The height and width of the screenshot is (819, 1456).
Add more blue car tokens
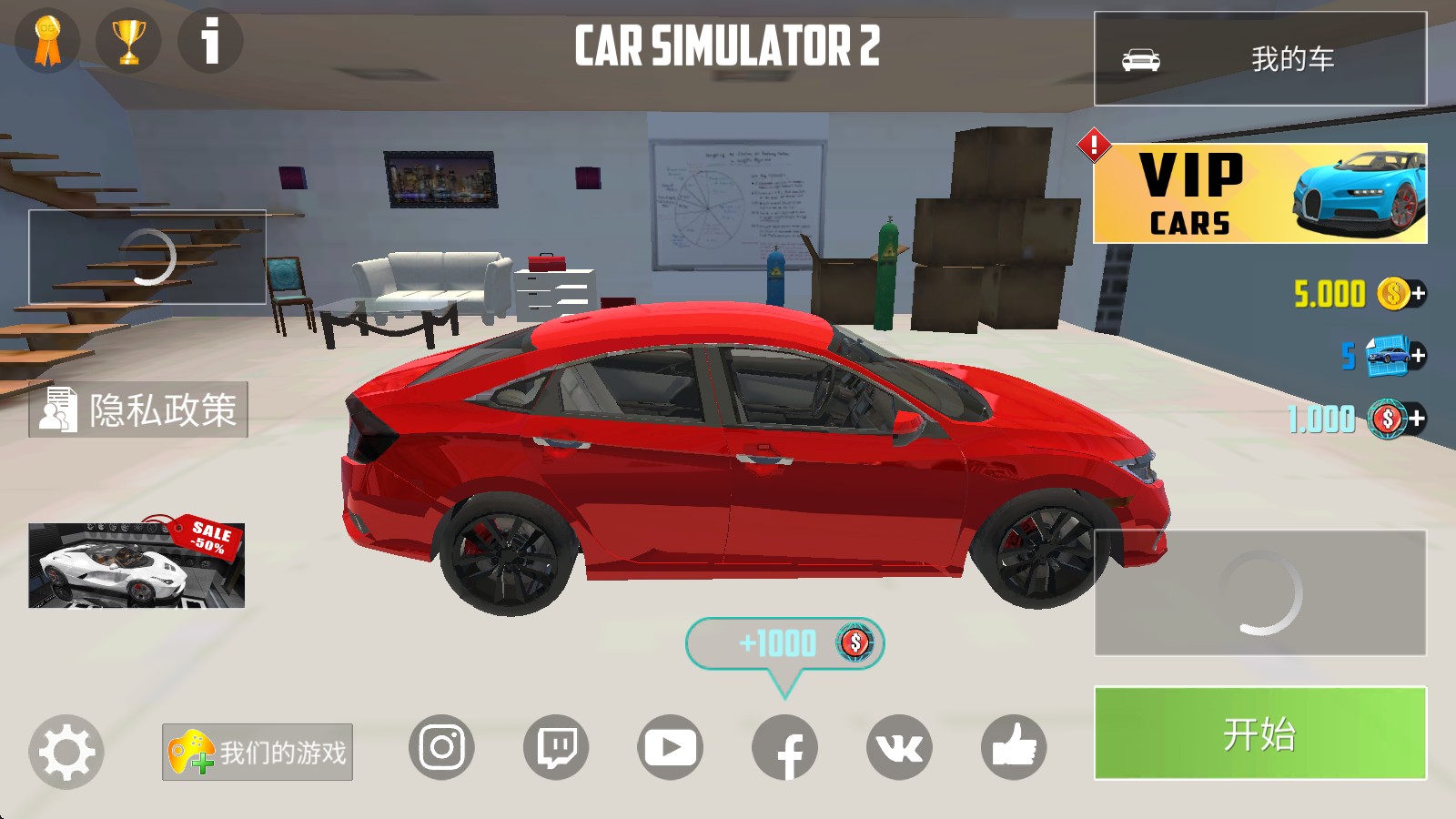pos(1417,356)
